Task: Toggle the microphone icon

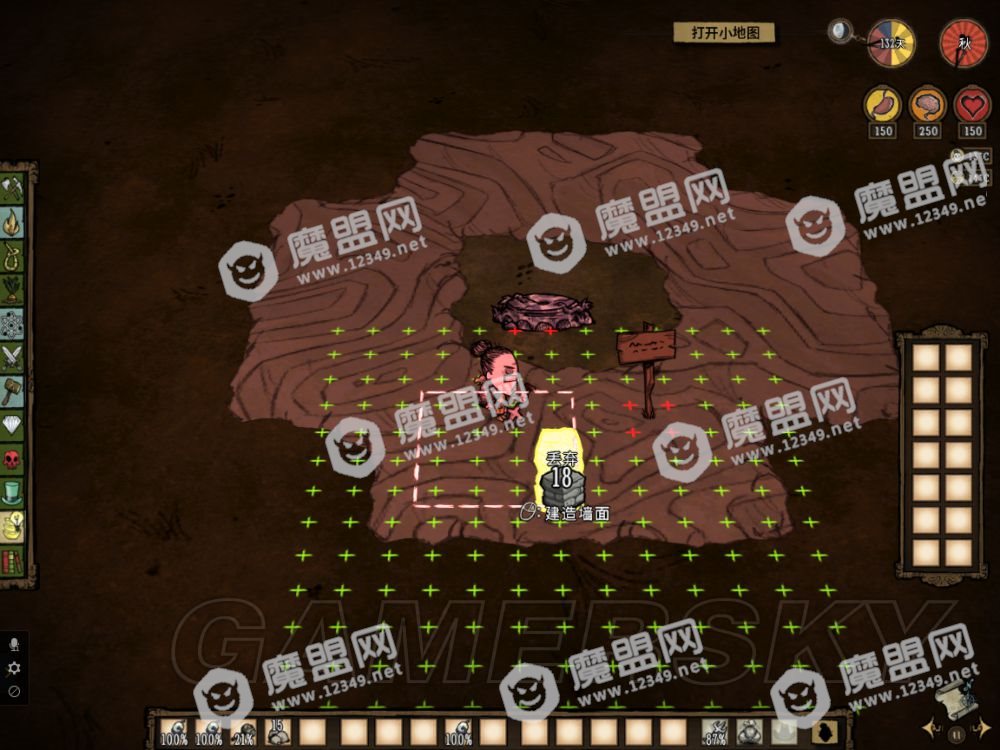Action: (x=14, y=645)
